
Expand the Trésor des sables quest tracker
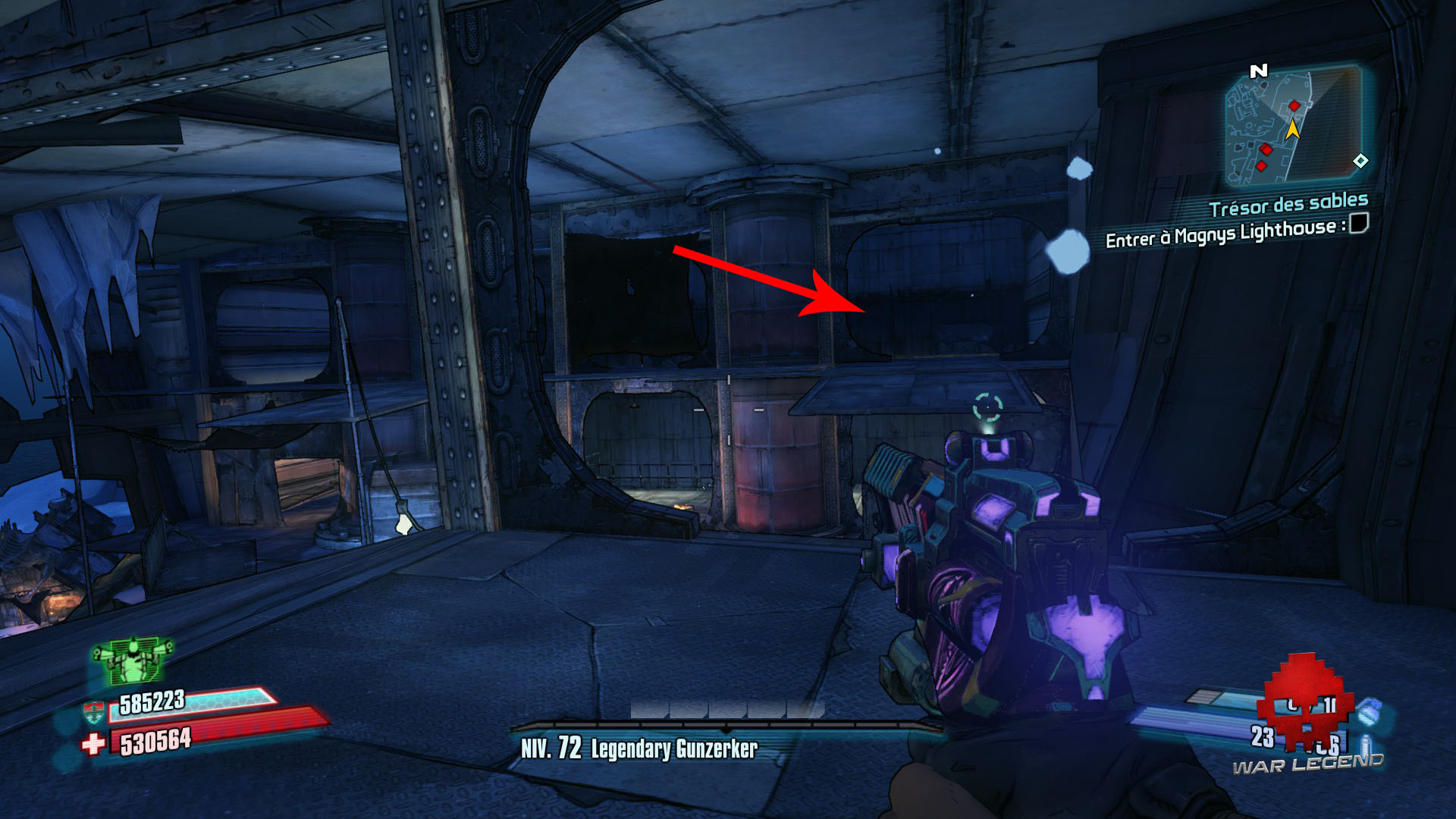tap(1288, 203)
